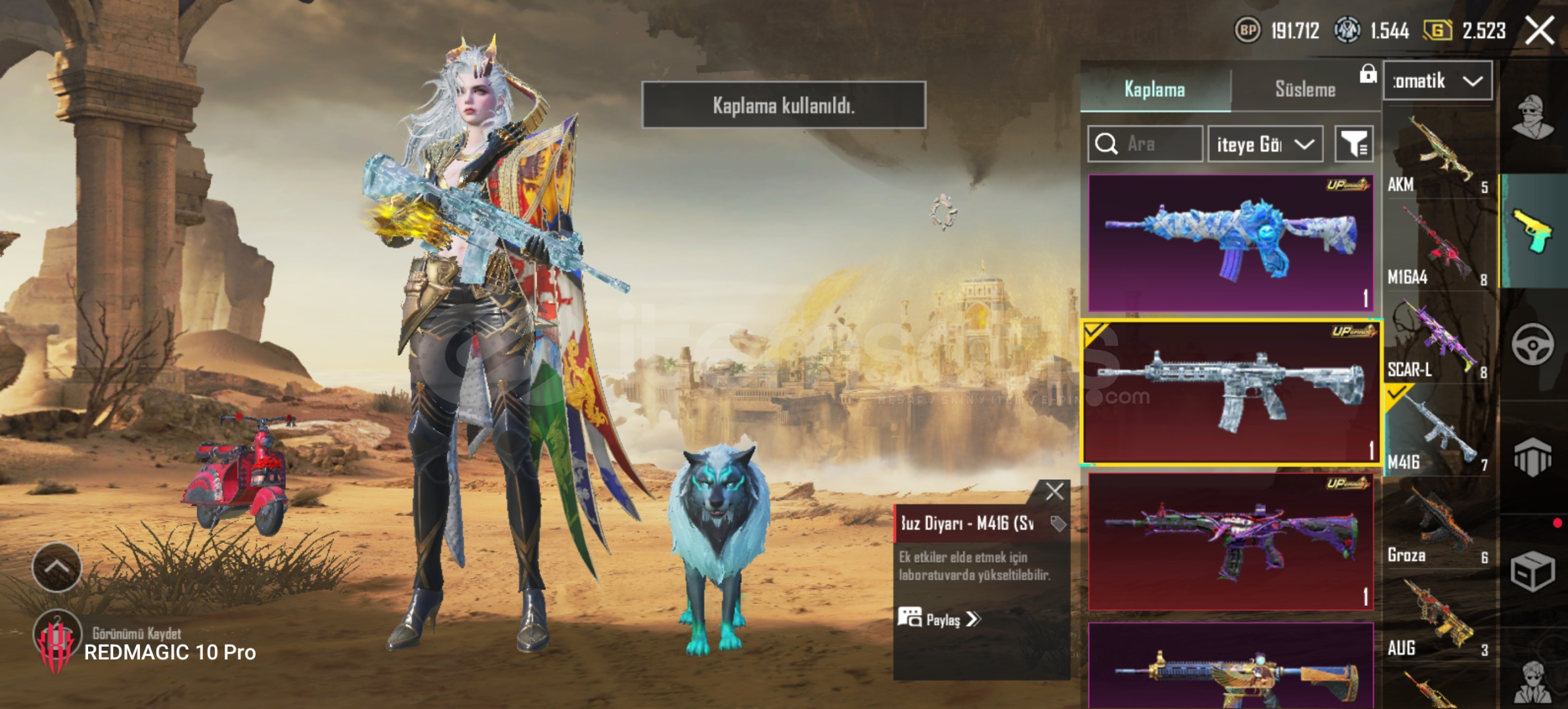Switch to the Kaplama tab
The width and height of the screenshot is (1568, 709).
[x=1155, y=89]
